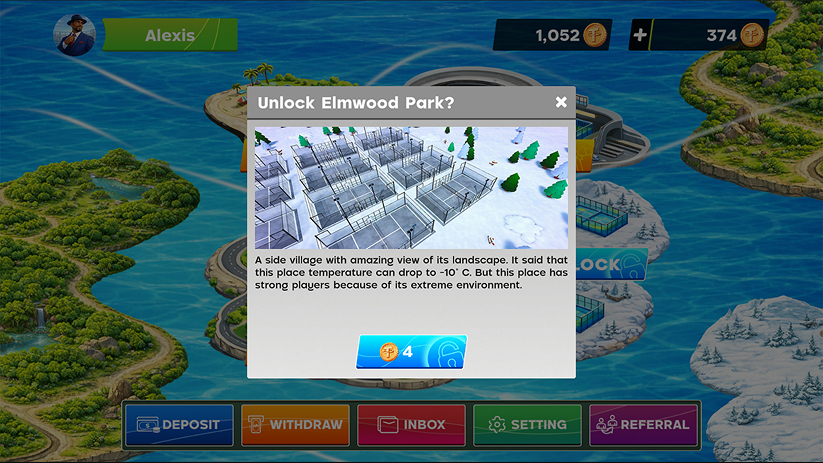
Task: Open the Inbox
Action: pyautogui.click(x=411, y=425)
